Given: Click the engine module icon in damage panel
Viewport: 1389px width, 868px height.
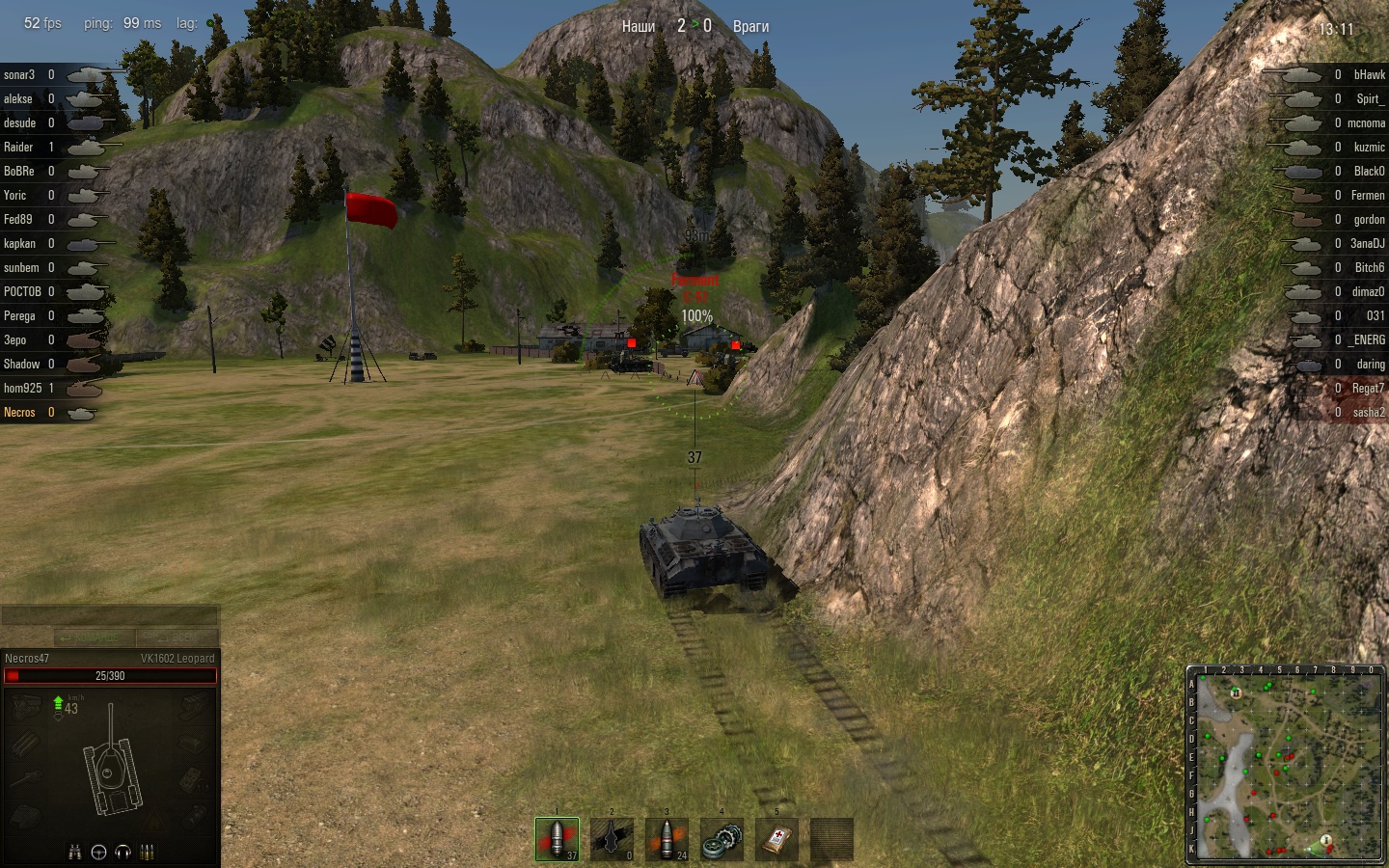Looking at the screenshot, I should coord(26,708).
